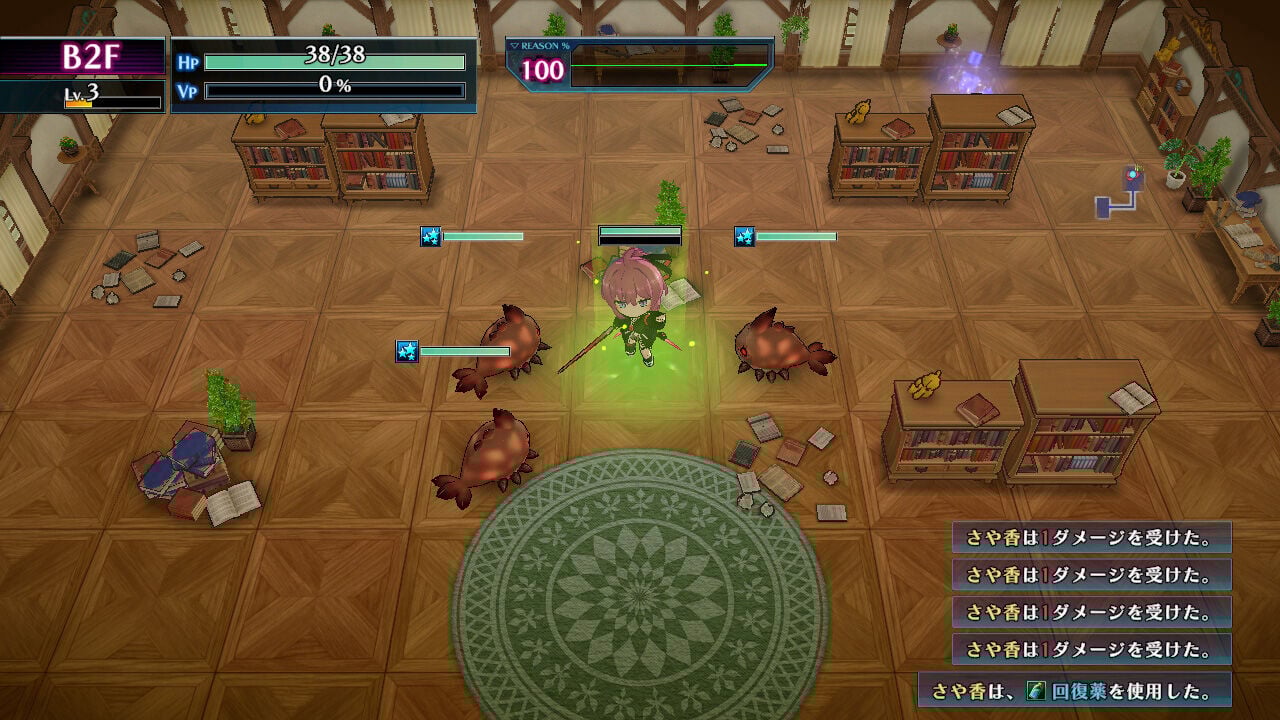Click the star icon on the upper enemy gauge
1280x720 pixels.
tap(430, 237)
